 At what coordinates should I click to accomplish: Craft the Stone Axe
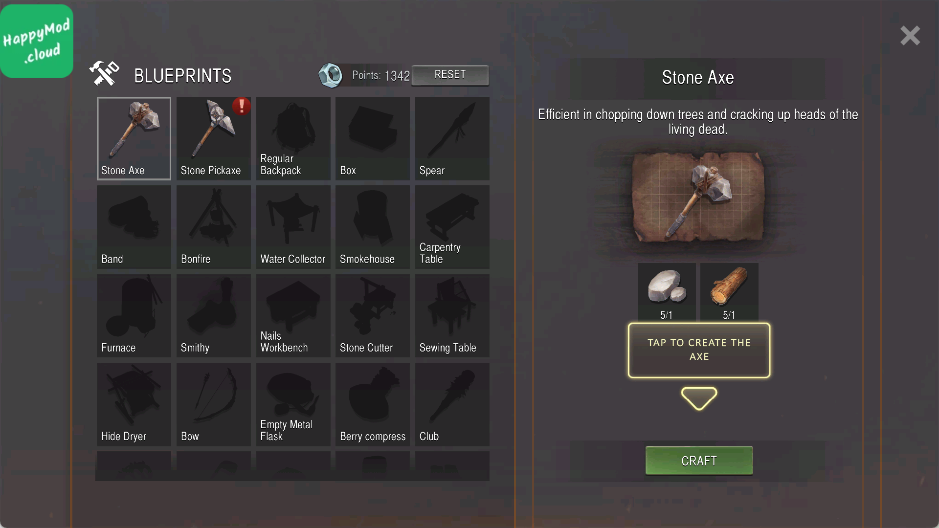[699, 461]
